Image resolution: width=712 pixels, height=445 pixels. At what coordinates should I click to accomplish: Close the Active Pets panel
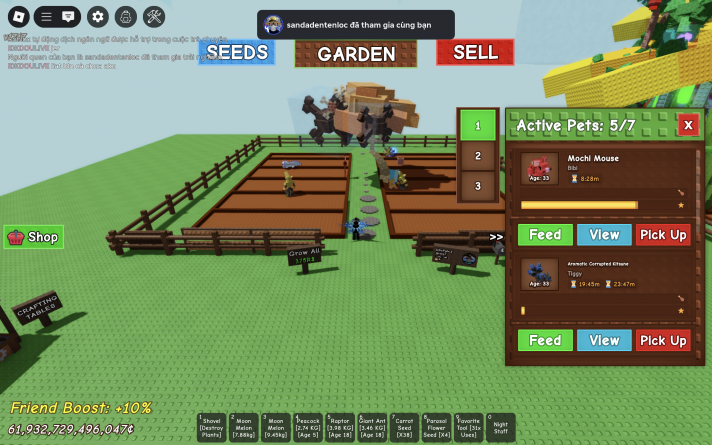coord(688,125)
